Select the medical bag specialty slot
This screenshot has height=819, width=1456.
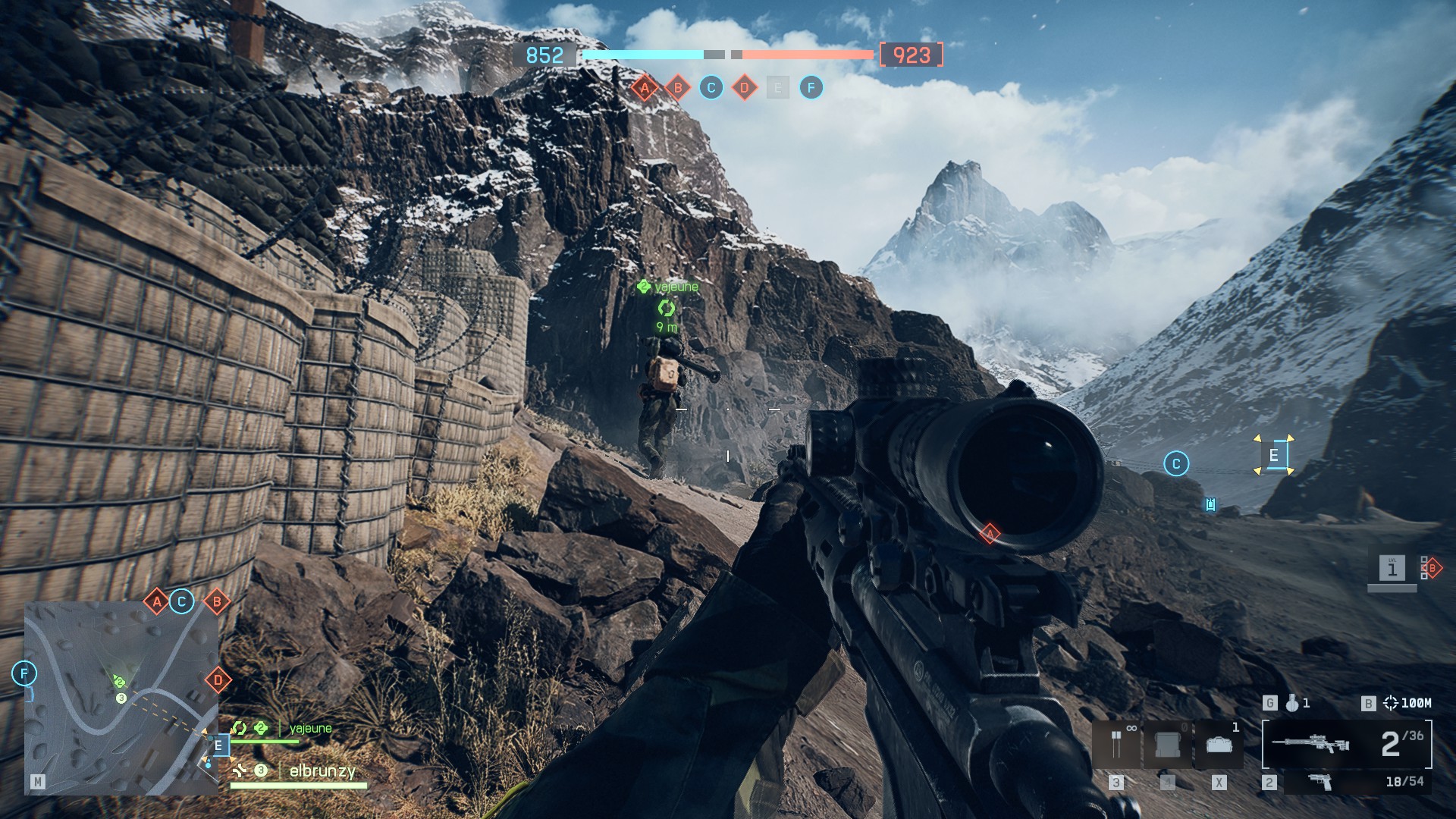pyautogui.click(x=1219, y=744)
